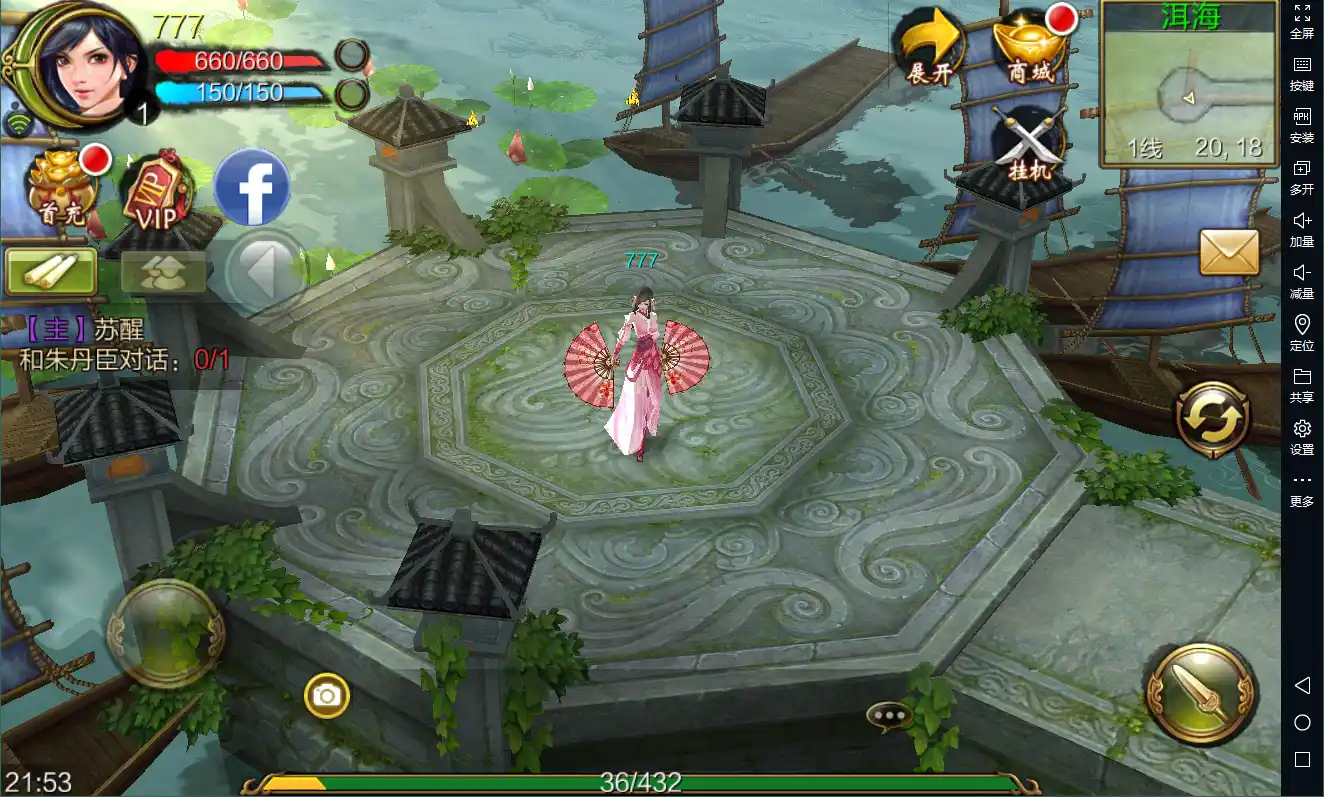Open the 商城 shop
The image size is (1324, 797).
click(x=1031, y=47)
